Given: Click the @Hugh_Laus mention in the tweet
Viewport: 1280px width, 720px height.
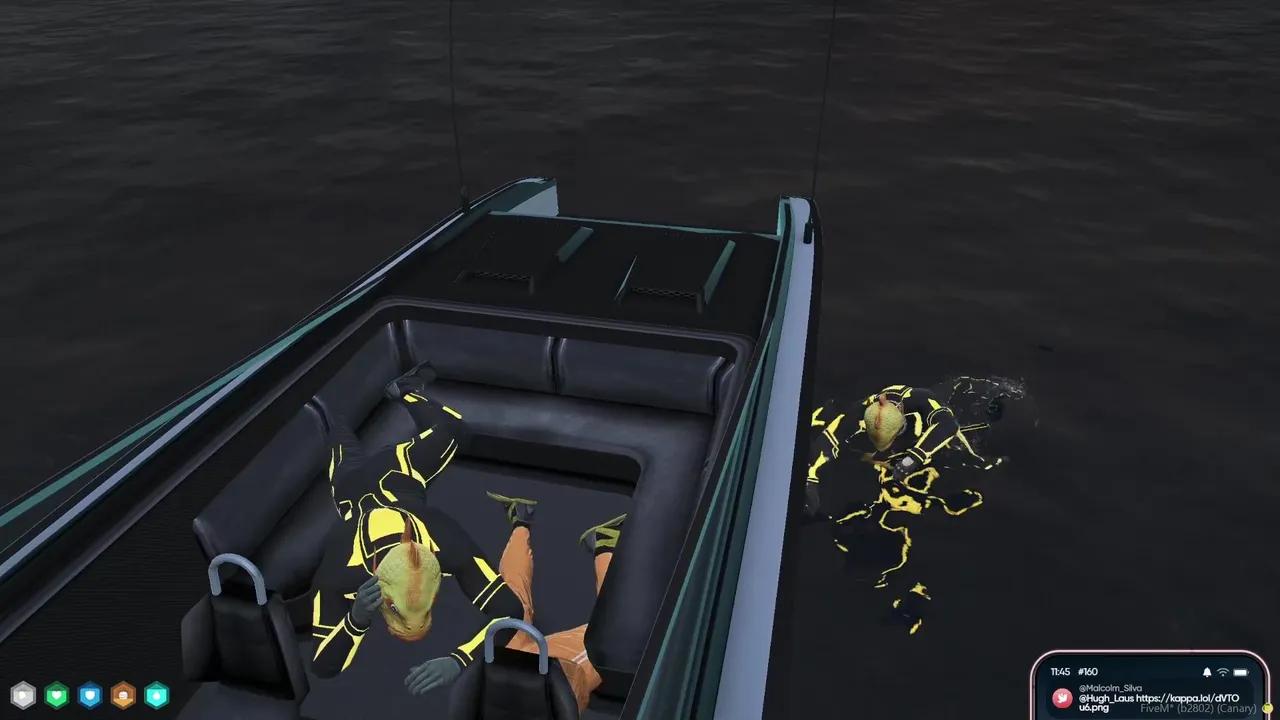Looking at the screenshot, I should pyautogui.click(x=1106, y=698).
